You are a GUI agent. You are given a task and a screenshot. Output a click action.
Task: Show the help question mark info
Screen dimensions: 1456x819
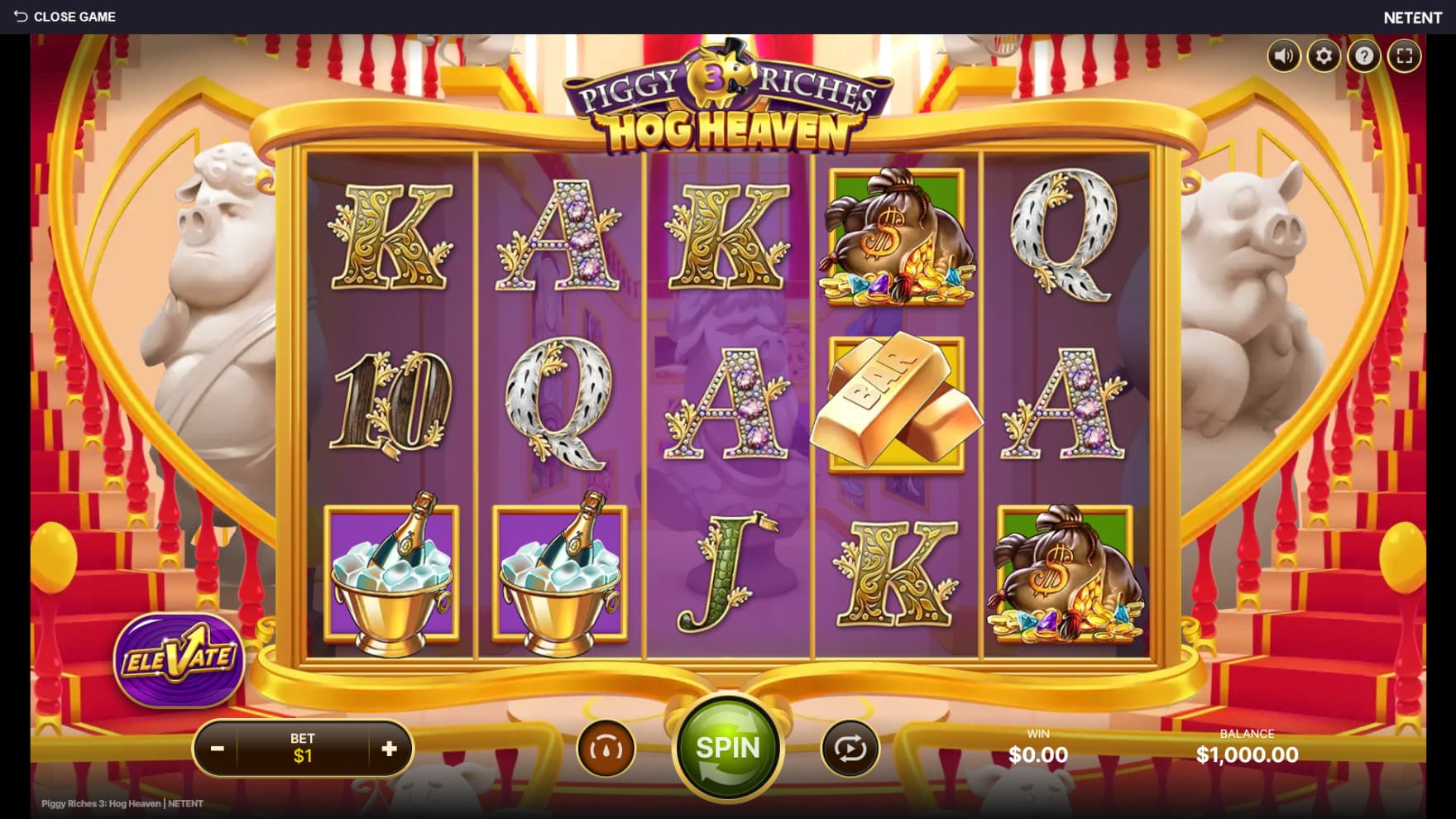(1363, 56)
